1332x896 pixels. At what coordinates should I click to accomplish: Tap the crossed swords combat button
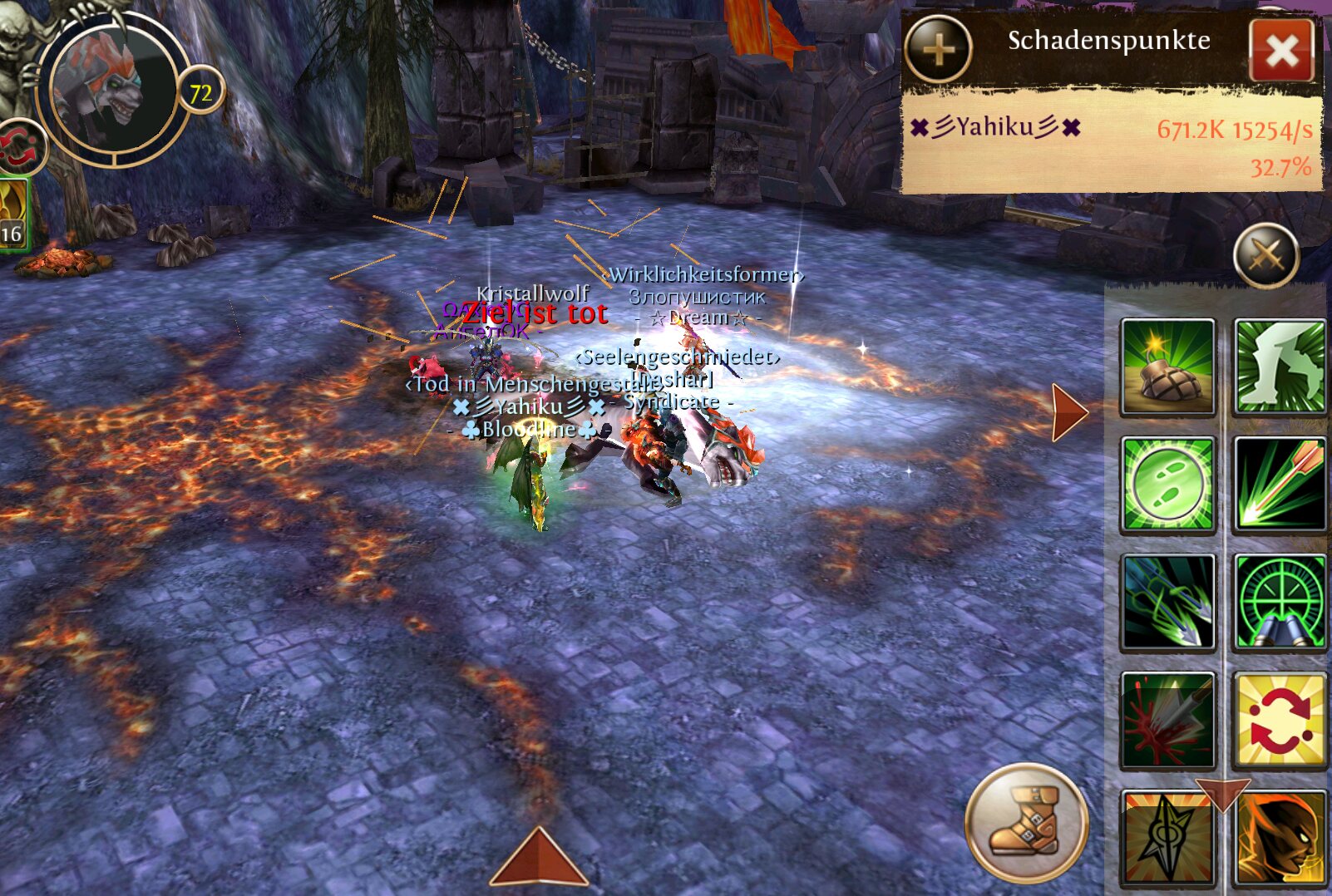pyautogui.click(x=1265, y=255)
